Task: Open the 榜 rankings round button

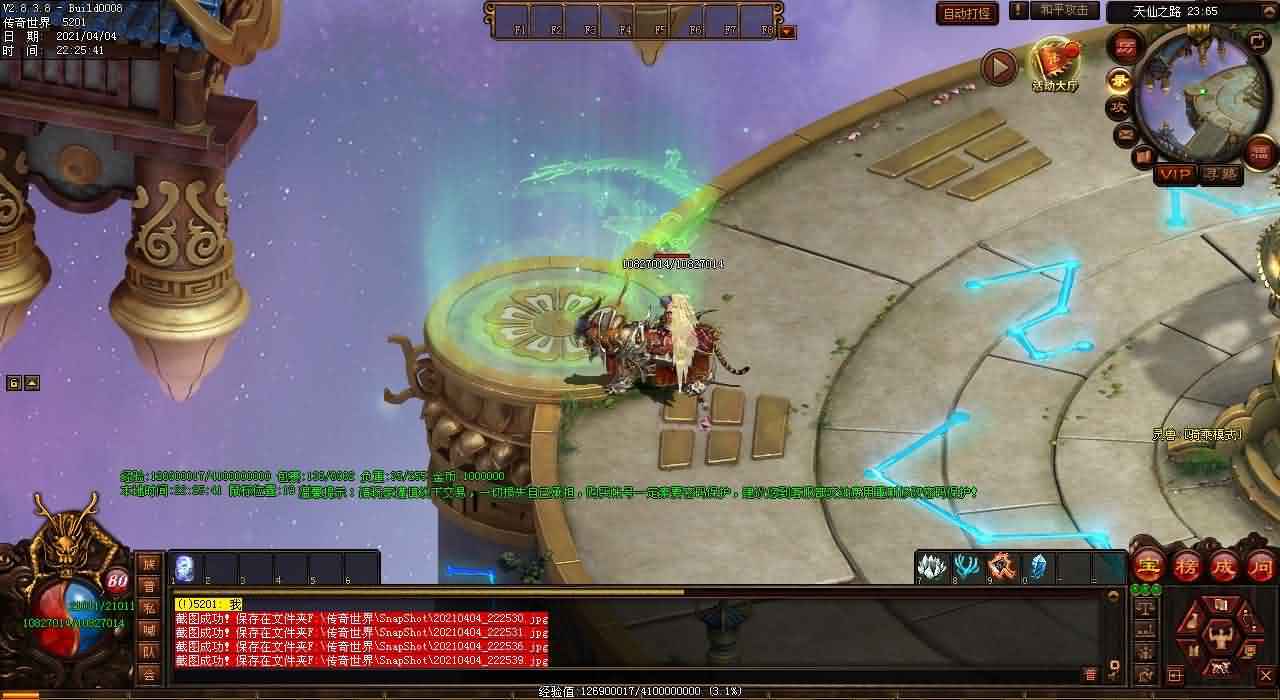Action: pyautogui.click(x=1186, y=566)
